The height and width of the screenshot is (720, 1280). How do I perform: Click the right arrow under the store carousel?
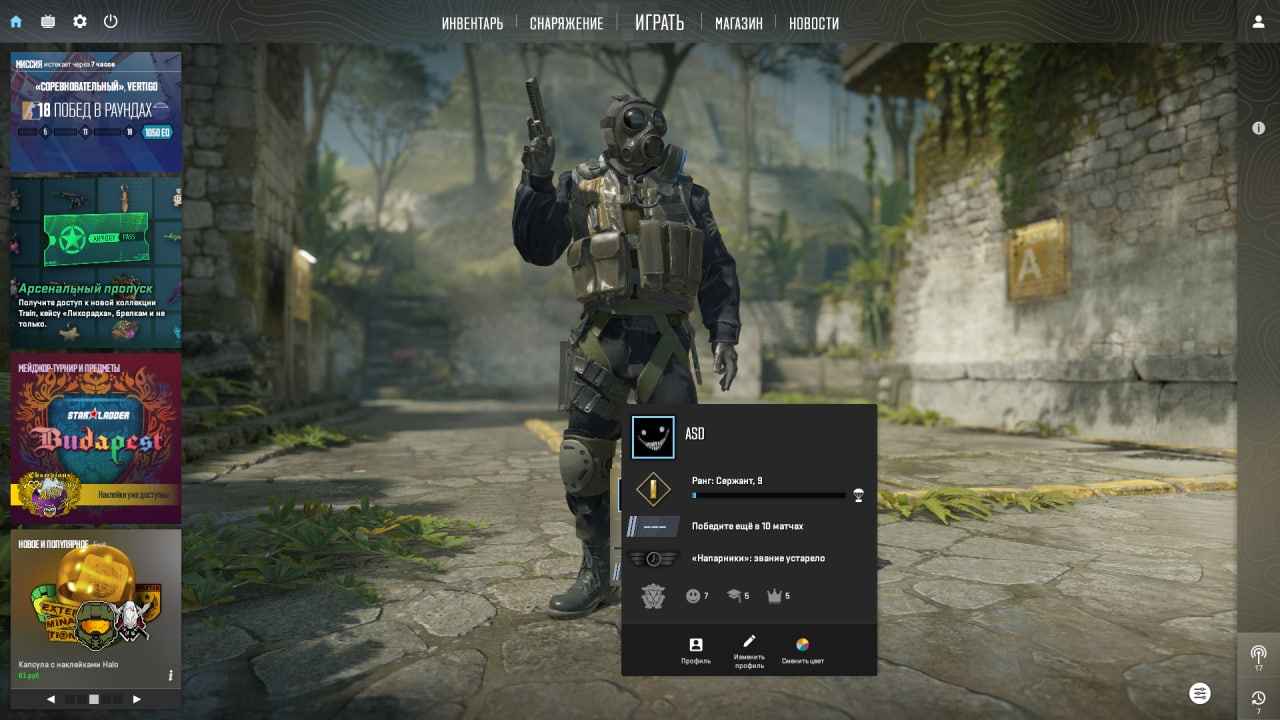click(x=137, y=699)
